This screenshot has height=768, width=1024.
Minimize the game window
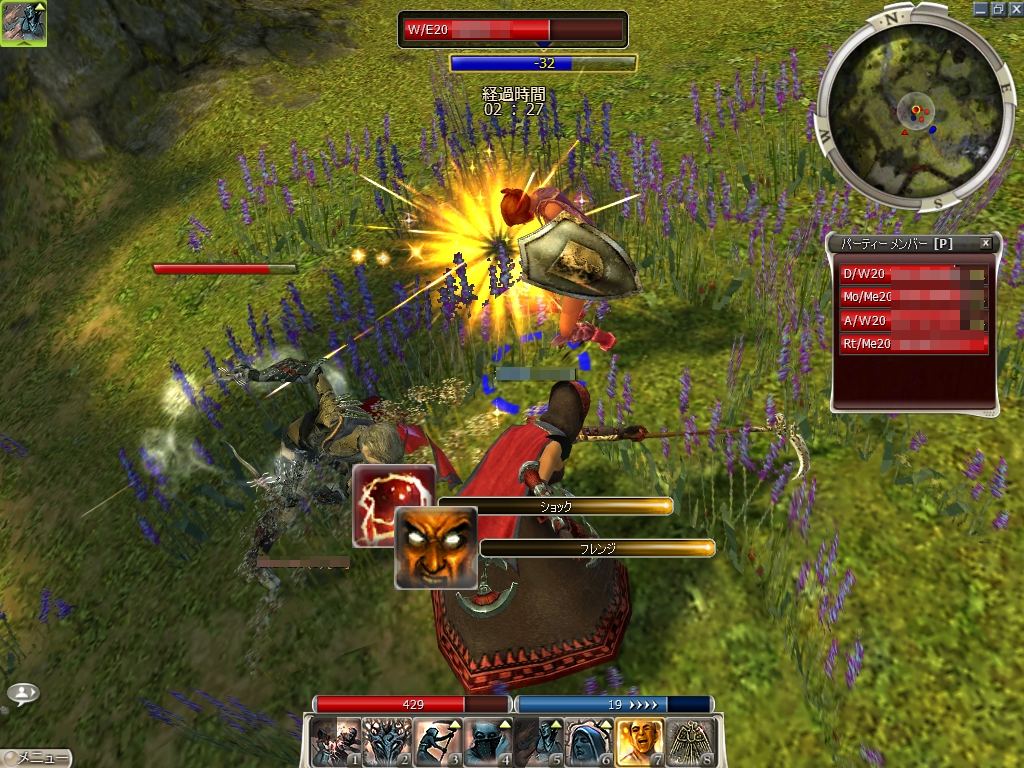coord(980,8)
